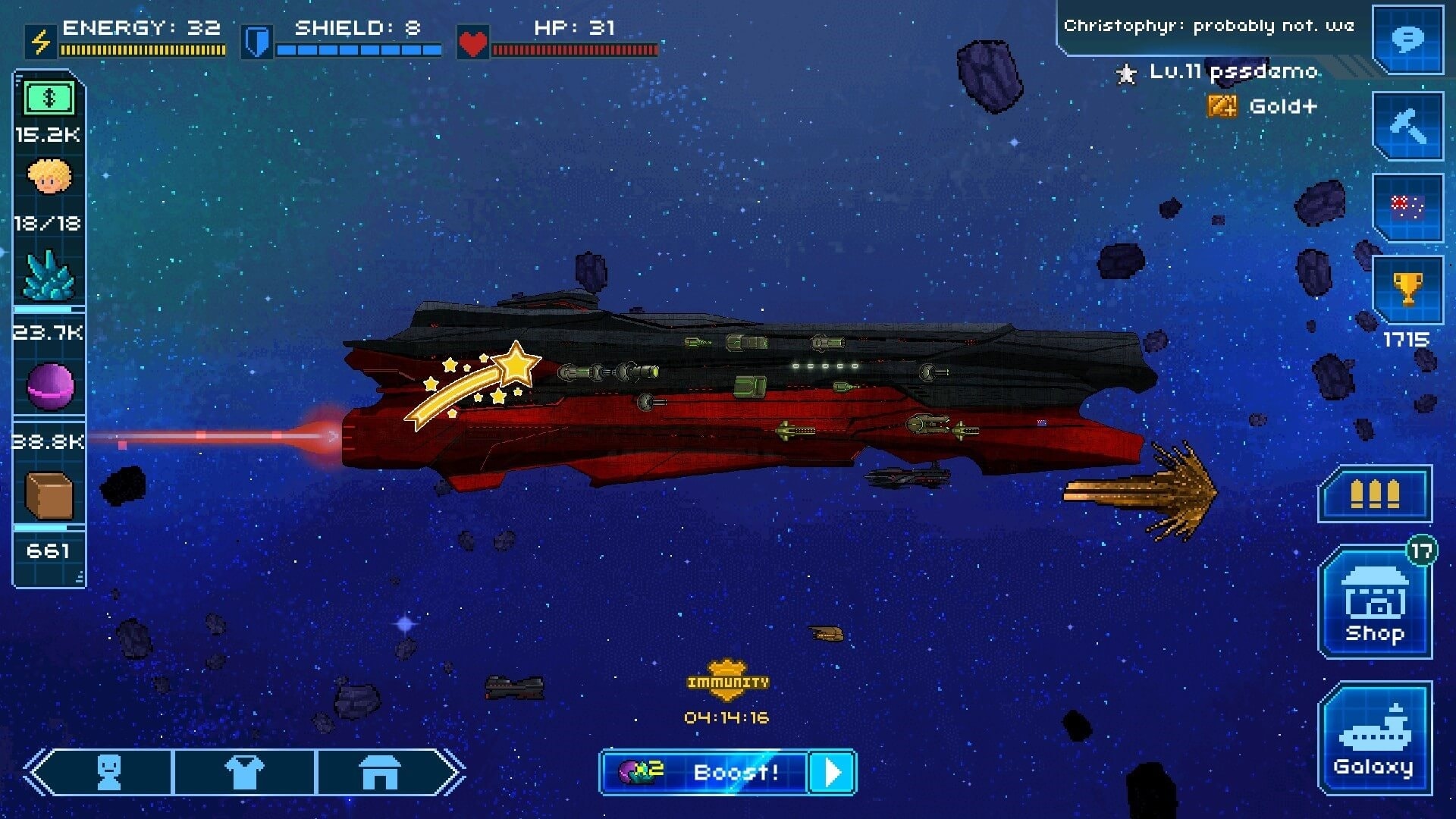This screenshot has height=819, width=1456.
Task: Expand boost options with blue arrow
Action: (833, 772)
